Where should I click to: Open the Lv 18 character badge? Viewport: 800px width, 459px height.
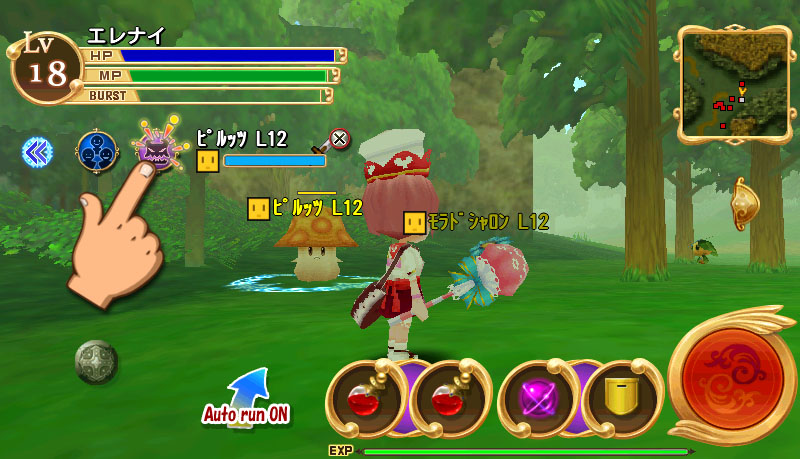44,66
